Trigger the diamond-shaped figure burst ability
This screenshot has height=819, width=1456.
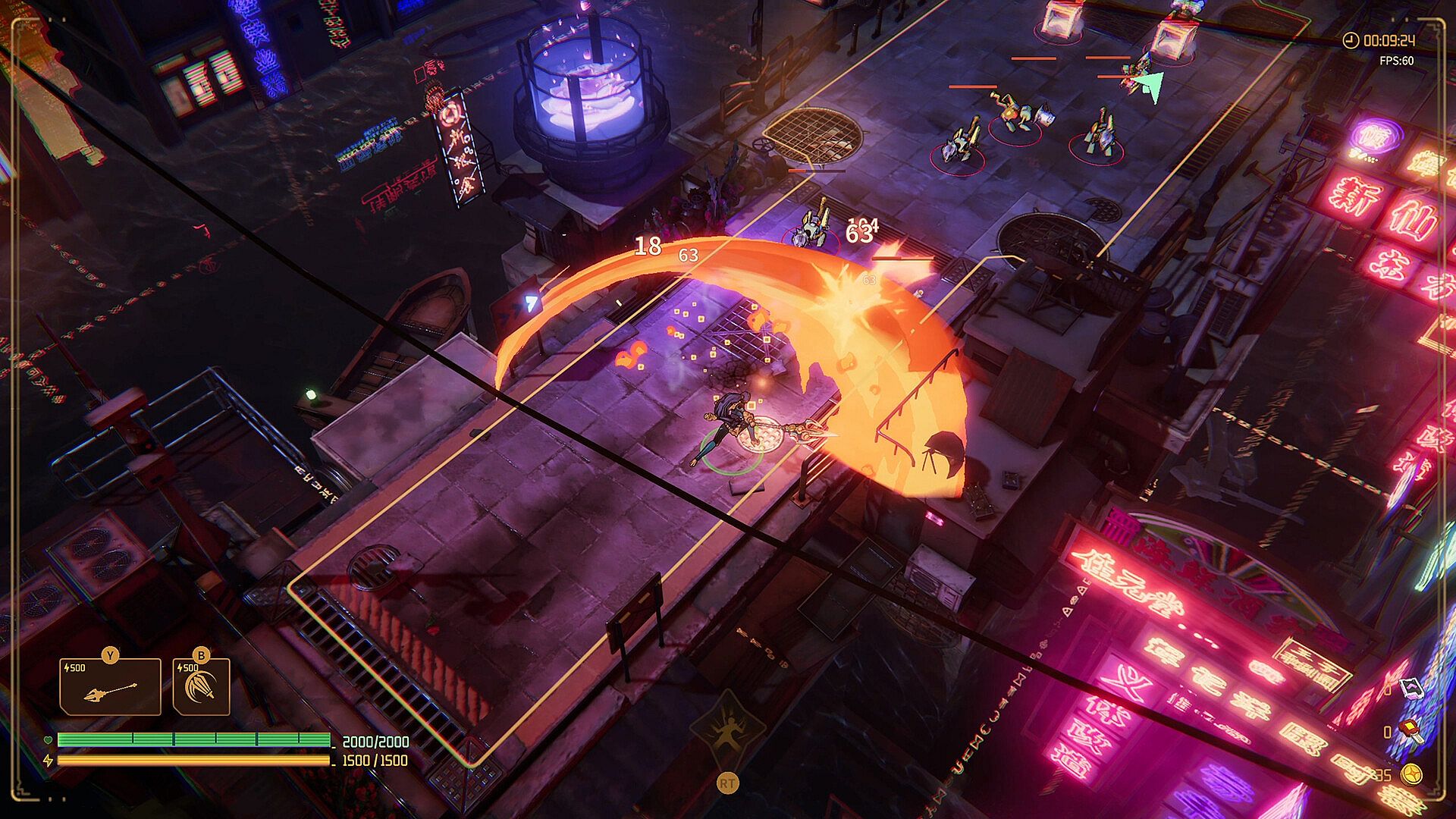(x=727, y=731)
